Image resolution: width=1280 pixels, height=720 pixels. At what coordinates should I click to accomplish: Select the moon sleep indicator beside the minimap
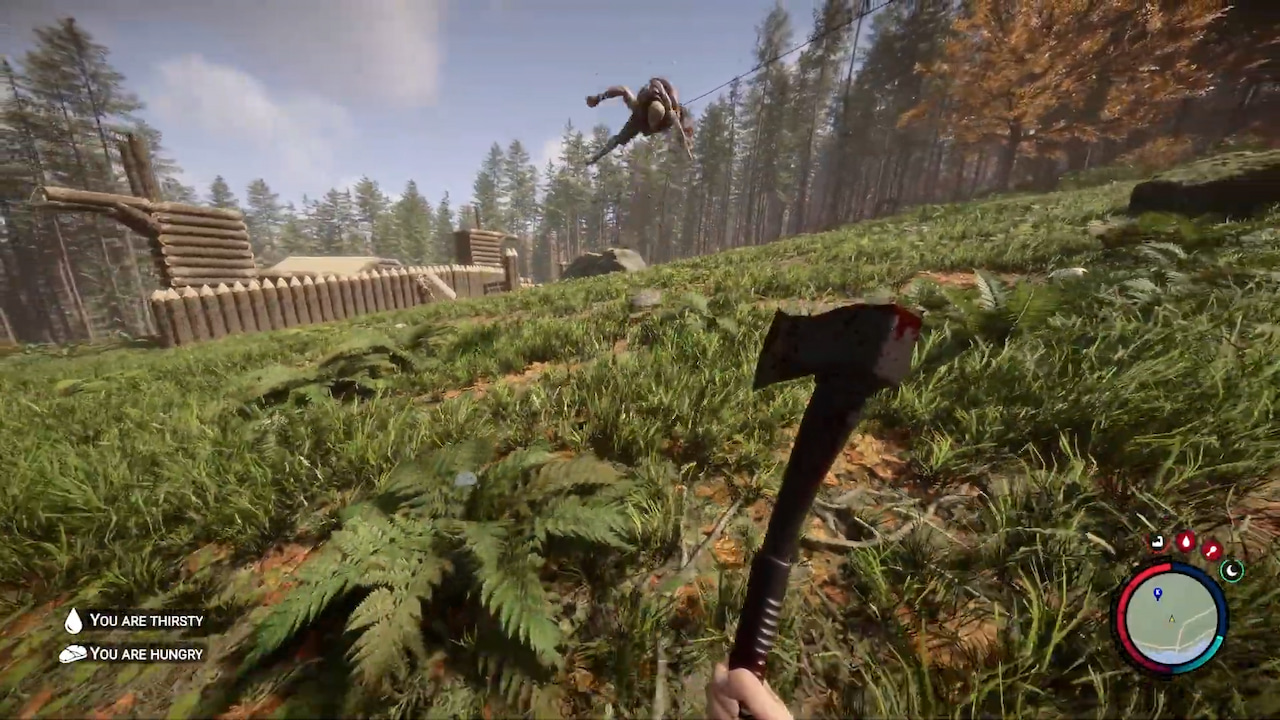[1232, 571]
